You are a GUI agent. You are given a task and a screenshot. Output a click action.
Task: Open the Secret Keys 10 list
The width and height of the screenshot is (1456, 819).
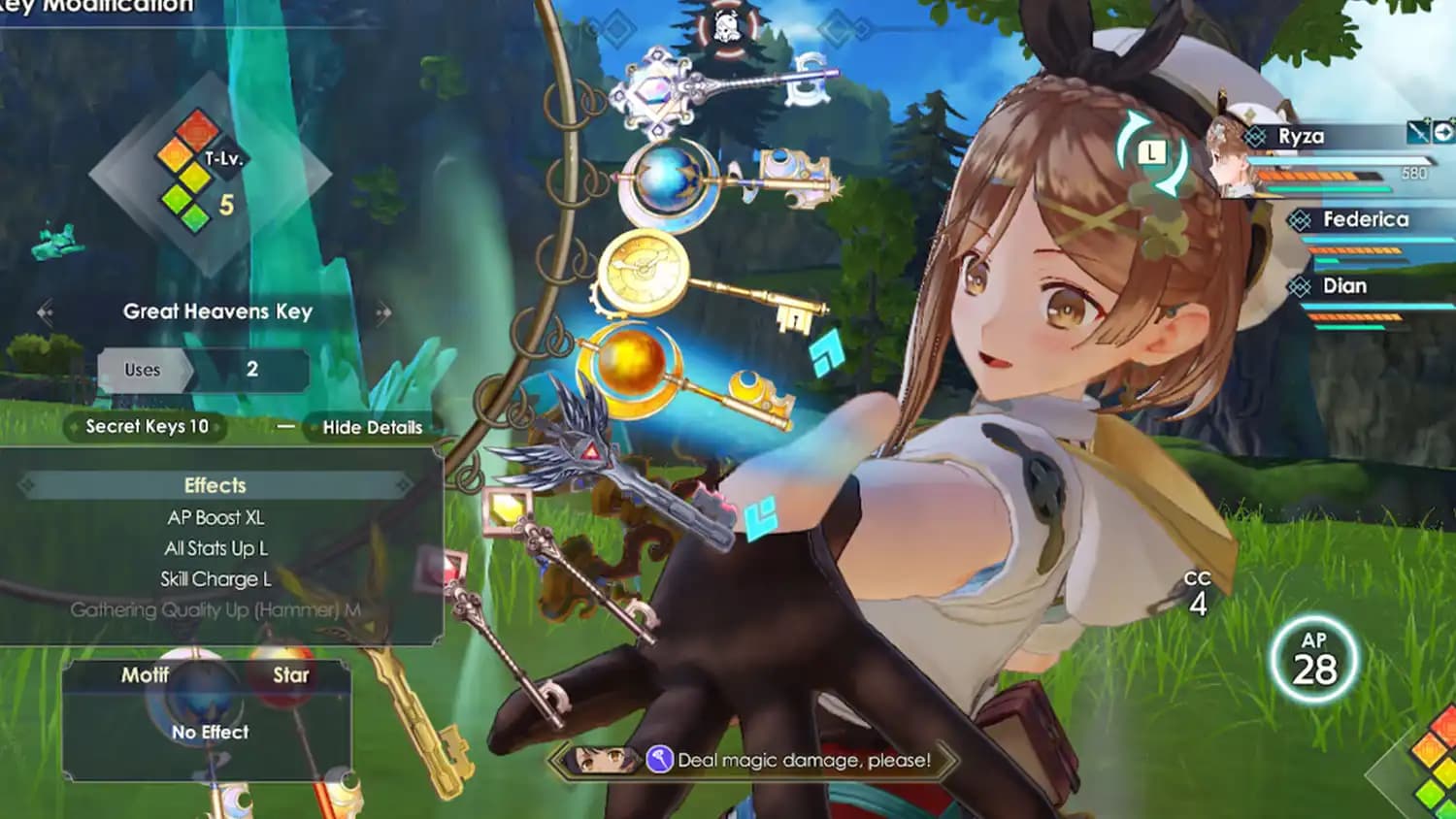pyautogui.click(x=147, y=427)
